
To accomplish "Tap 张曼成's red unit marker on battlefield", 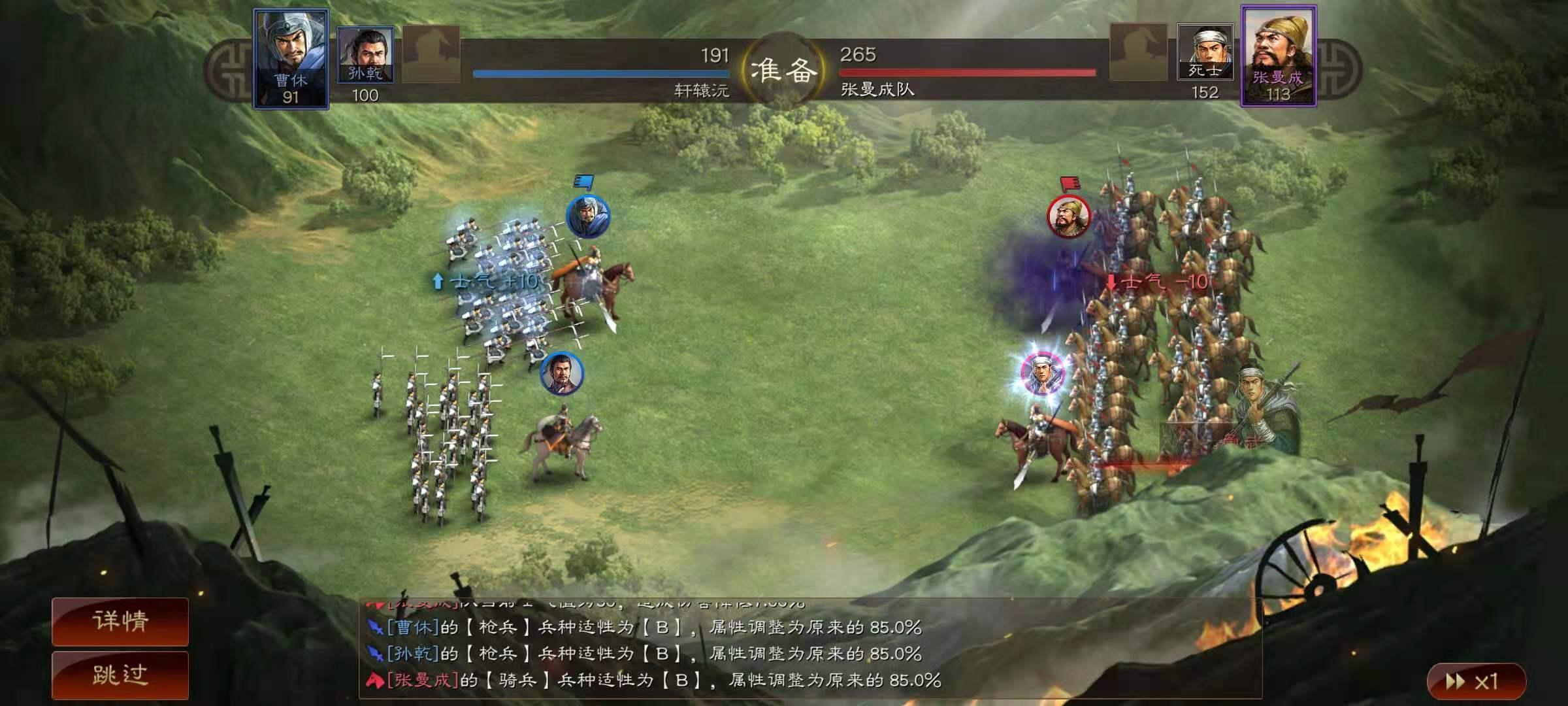I will click(x=1069, y=216).
